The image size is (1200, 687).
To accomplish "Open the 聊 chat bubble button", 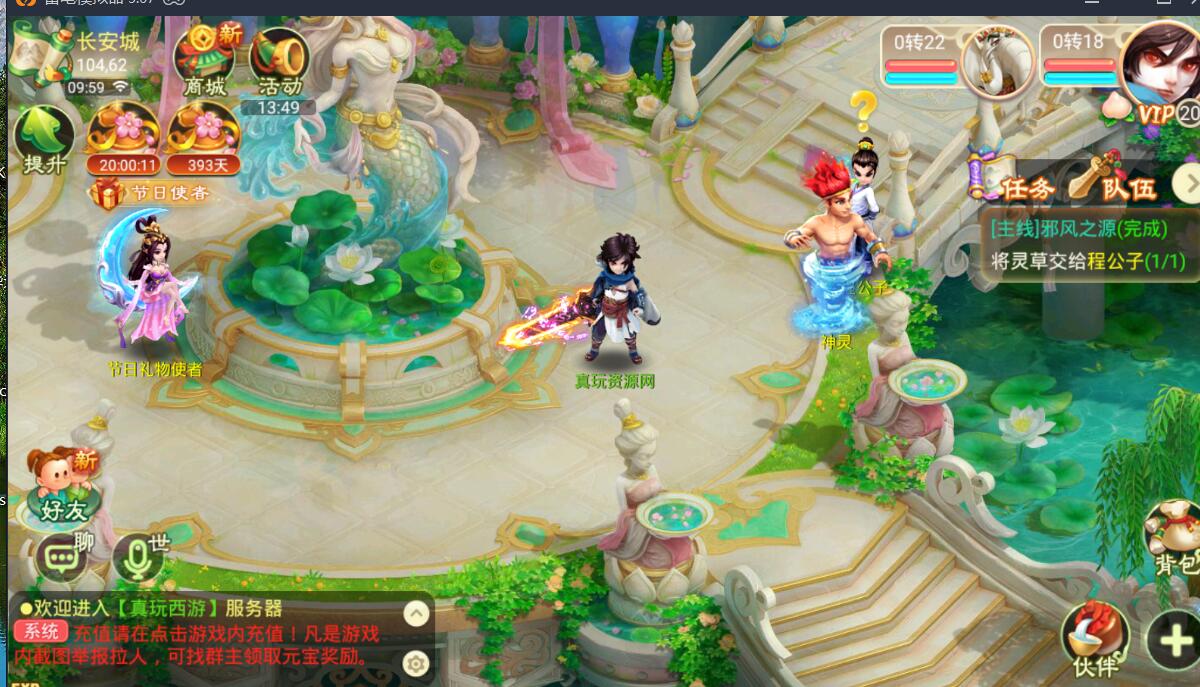I will click(63, 556).
